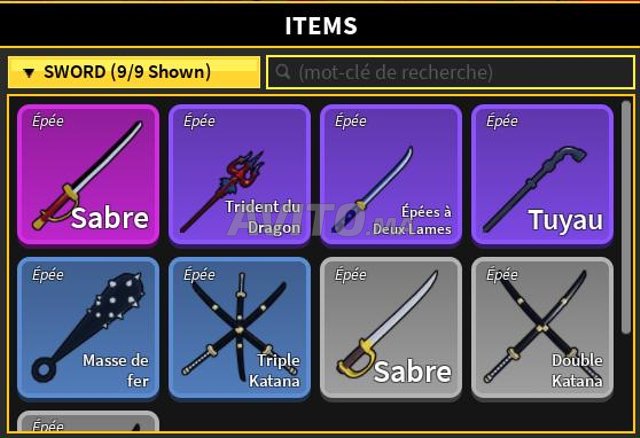The width and height of the screenshot is (640, 438).
Task: Pick the Double Katana item
Action: click(542, 328)
